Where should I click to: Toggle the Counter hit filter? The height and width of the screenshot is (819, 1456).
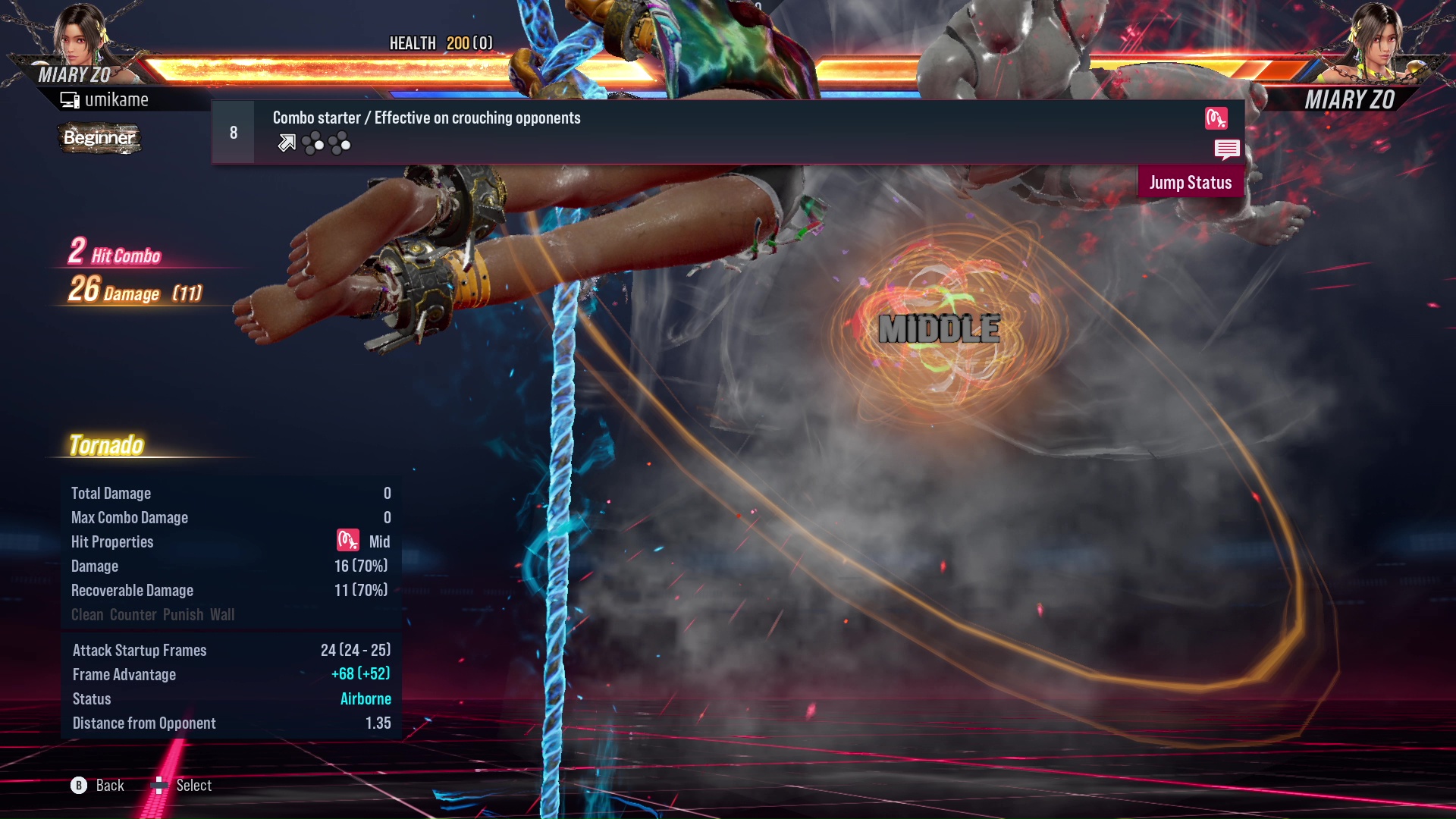click(x=133, y=614)
